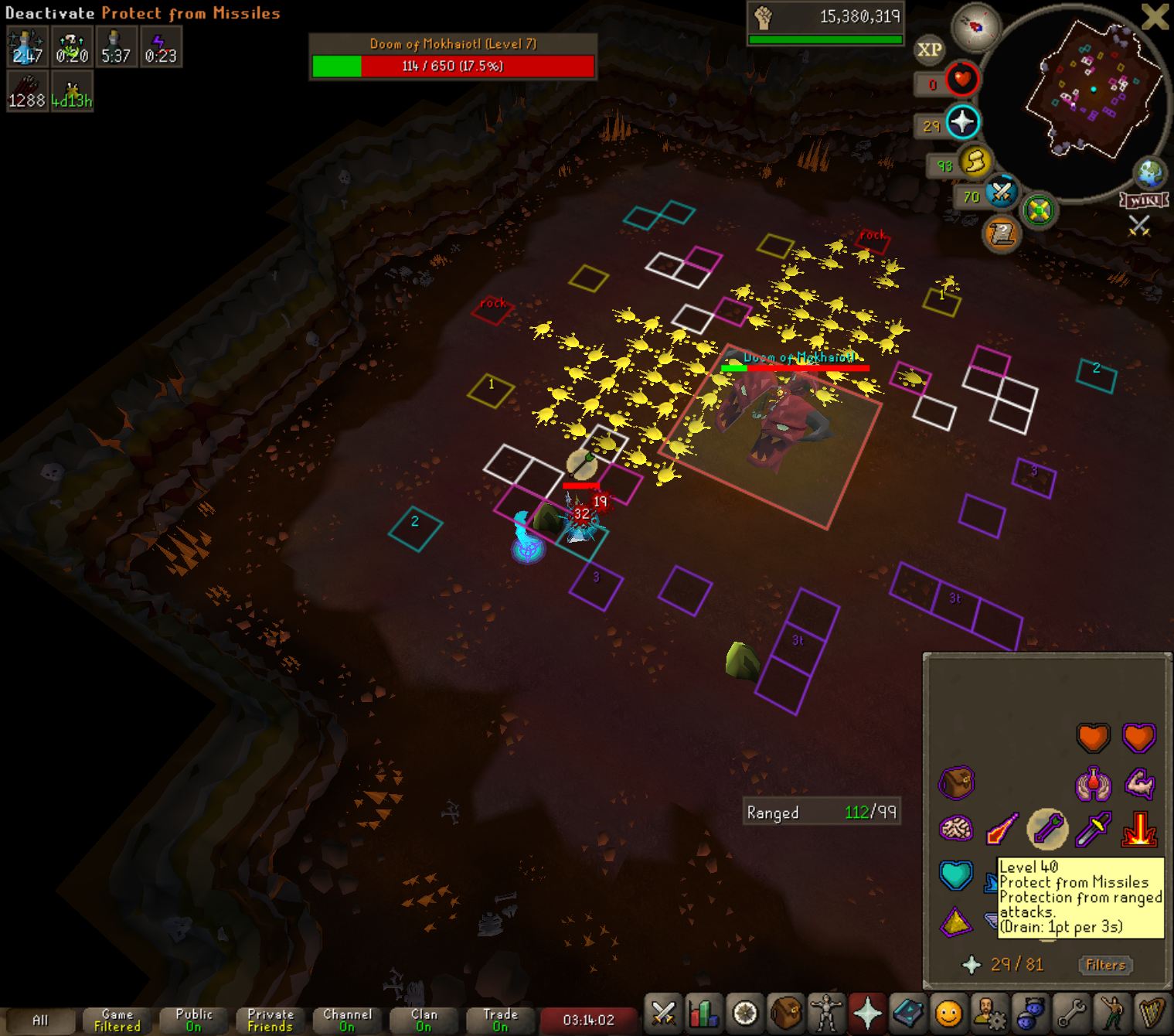Toggle the XP drops button
Screen dimensions: 1174x1036
point(929,50)
